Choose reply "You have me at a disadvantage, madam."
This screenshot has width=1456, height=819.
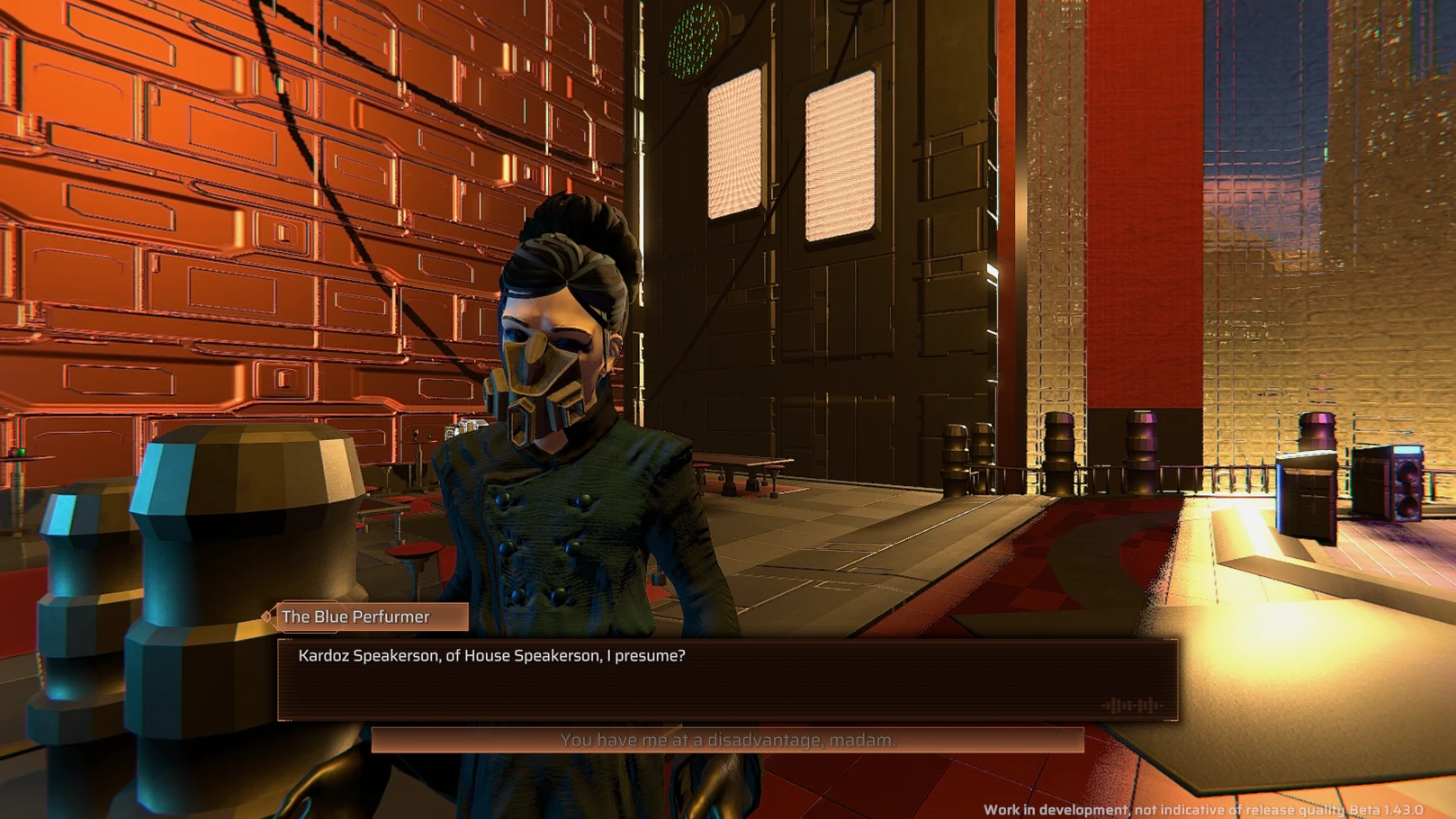coord(727,740)
